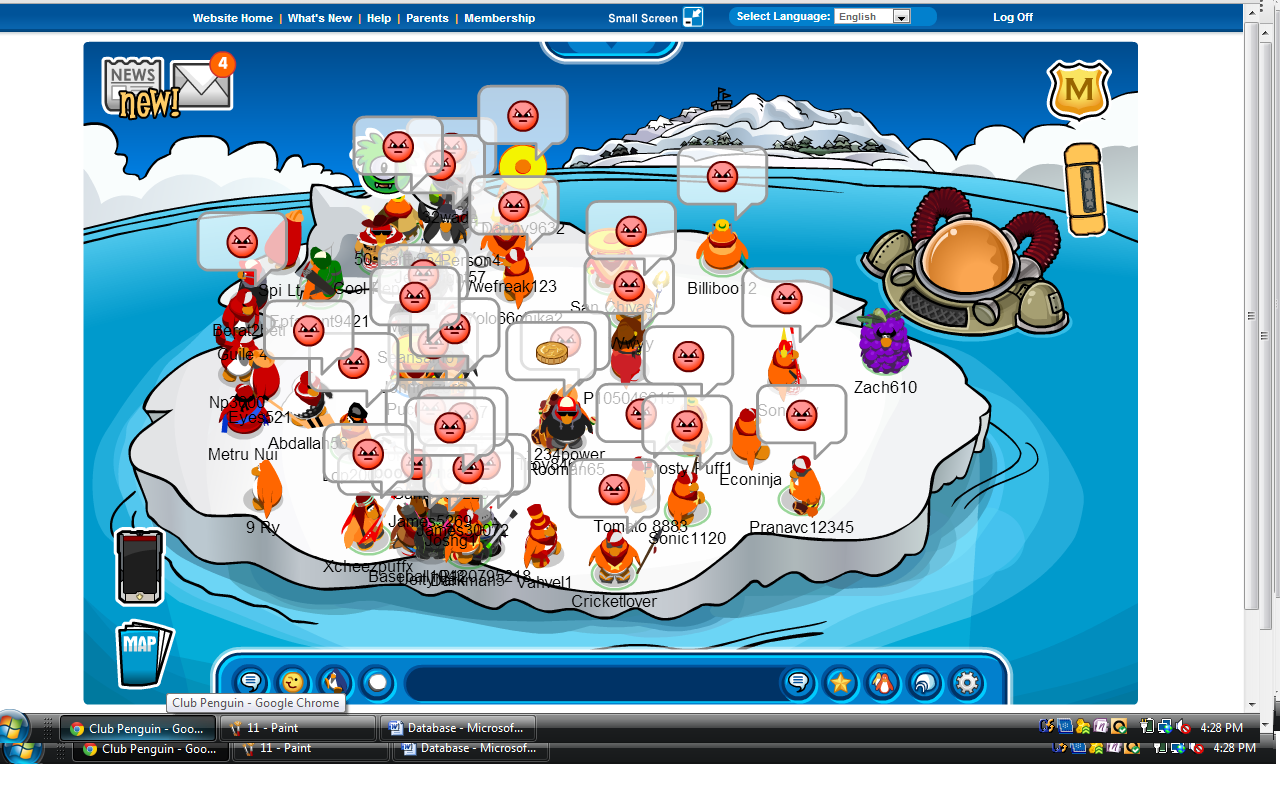Open the mail envelope with 4 new messages

pyautogui.click(x=201, y=86)
